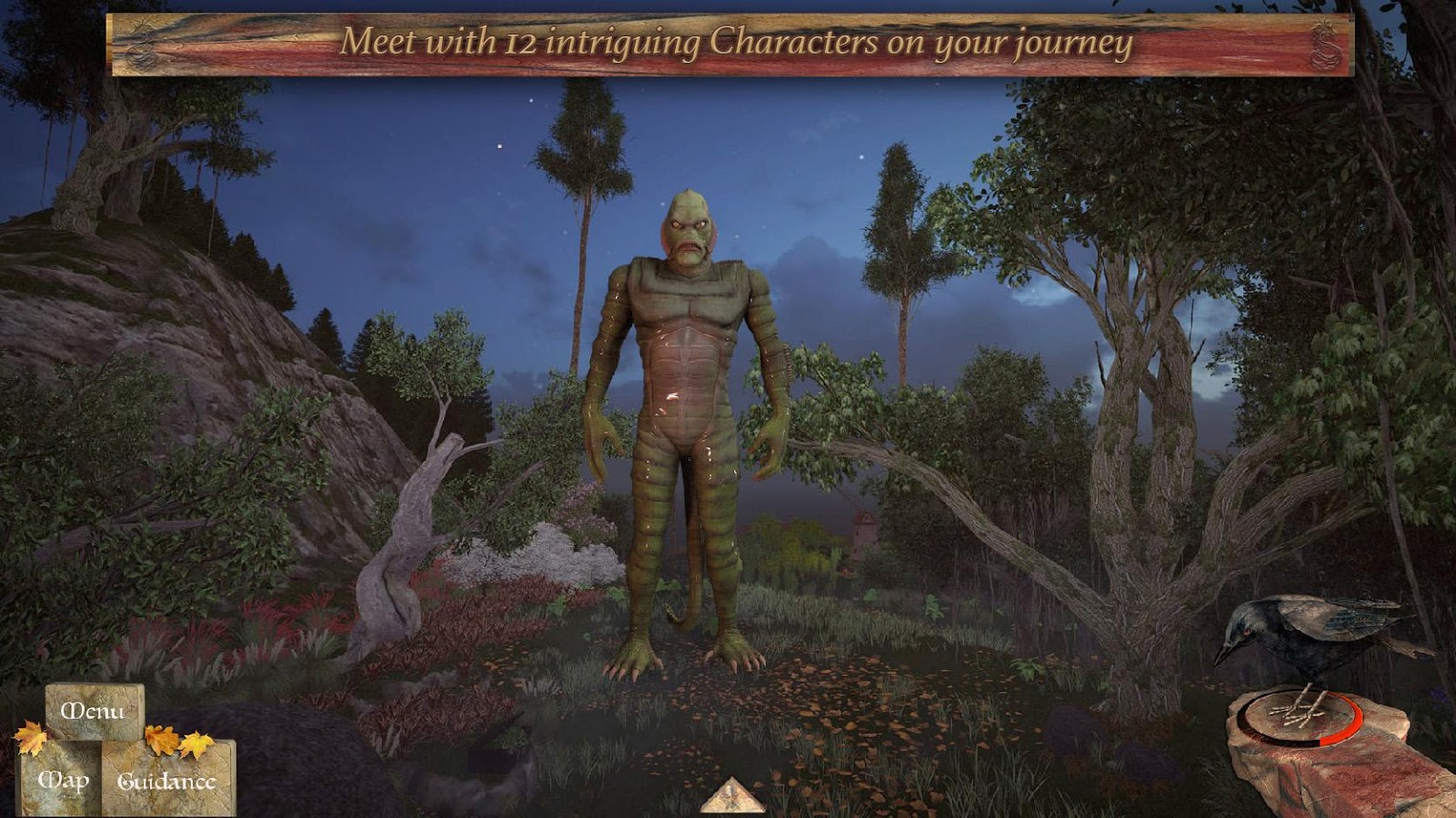Image resolution: width=1456 pixels, height=818 pixels.
Task: Click the banner reading about 12 intriguing Characters
Action: point(728,41)
